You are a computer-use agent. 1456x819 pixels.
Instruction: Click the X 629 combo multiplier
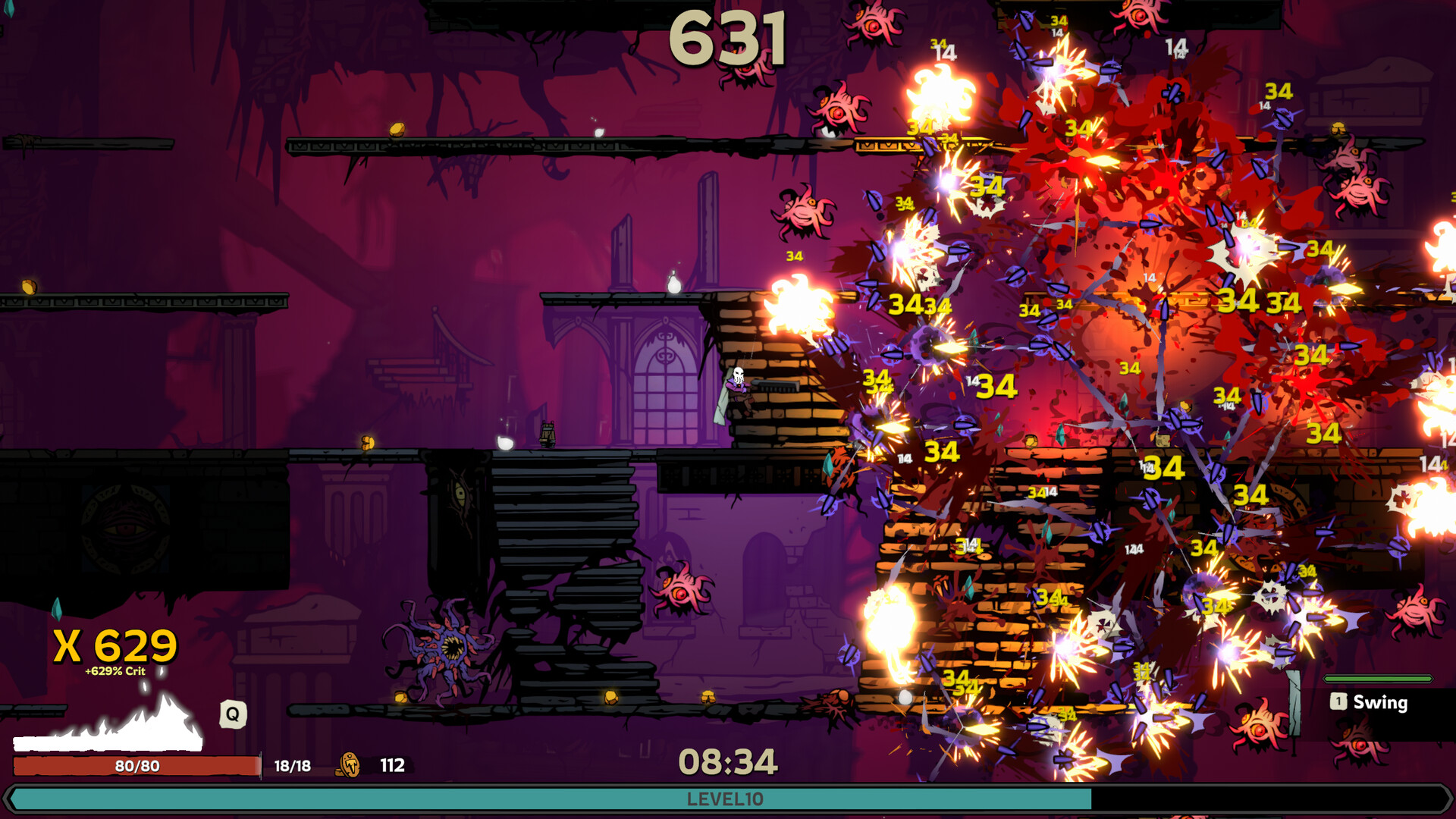tap(114, 646)
